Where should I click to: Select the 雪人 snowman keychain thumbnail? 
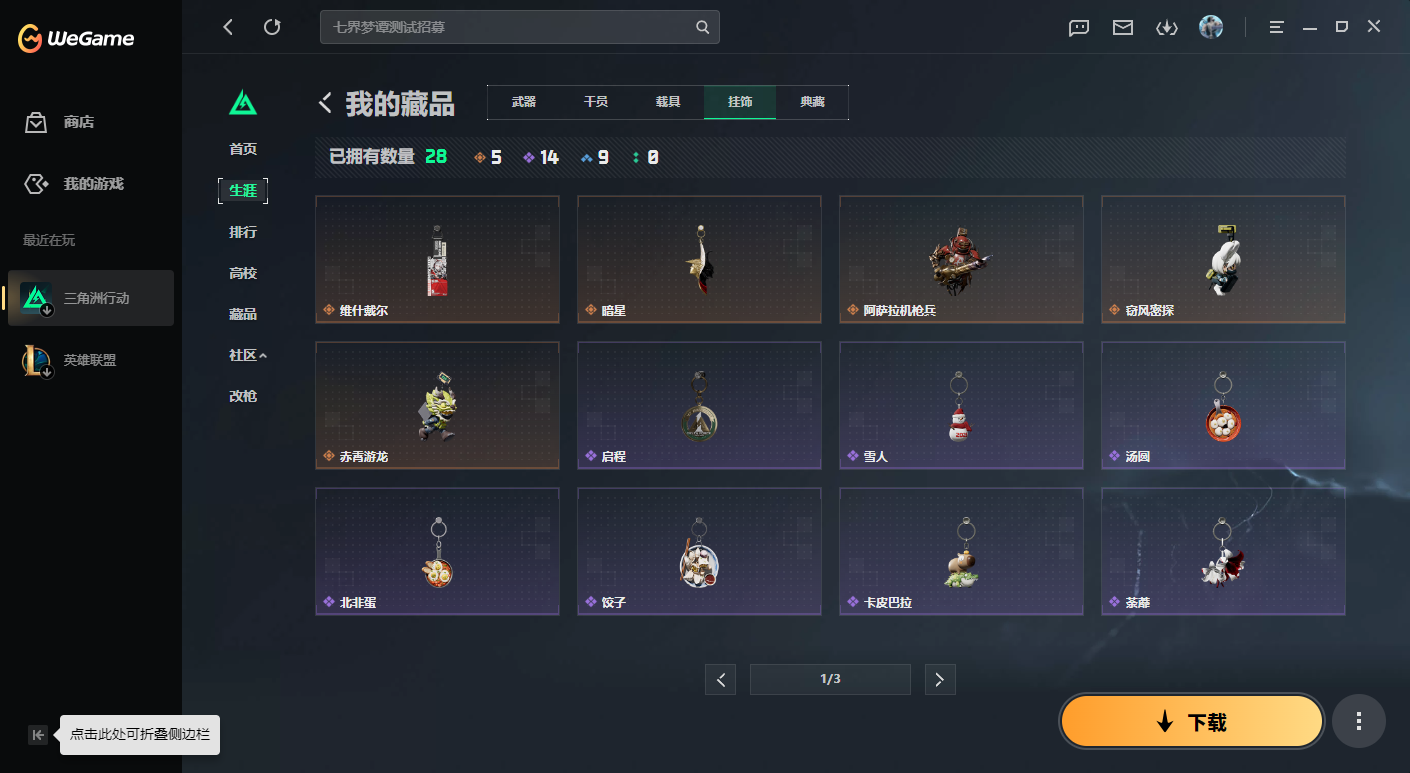click(961, 405)
